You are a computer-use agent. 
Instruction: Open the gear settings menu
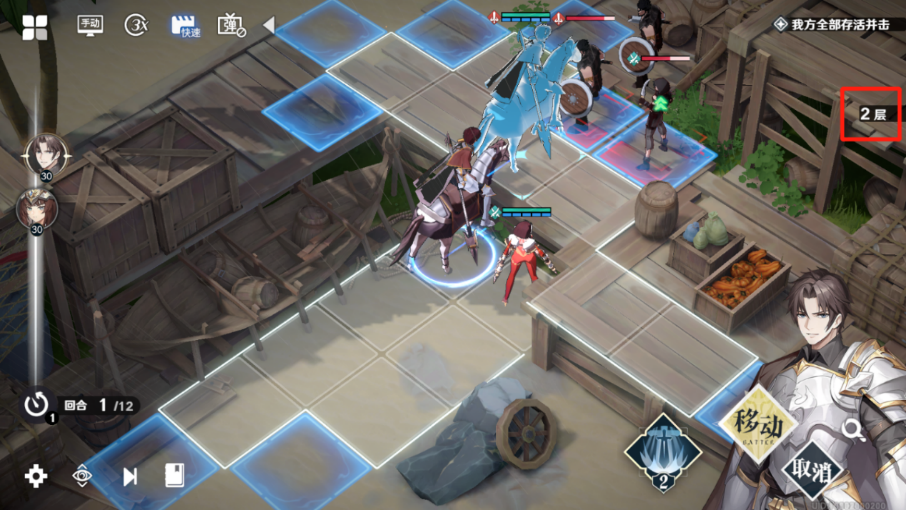tap(36, 476)
